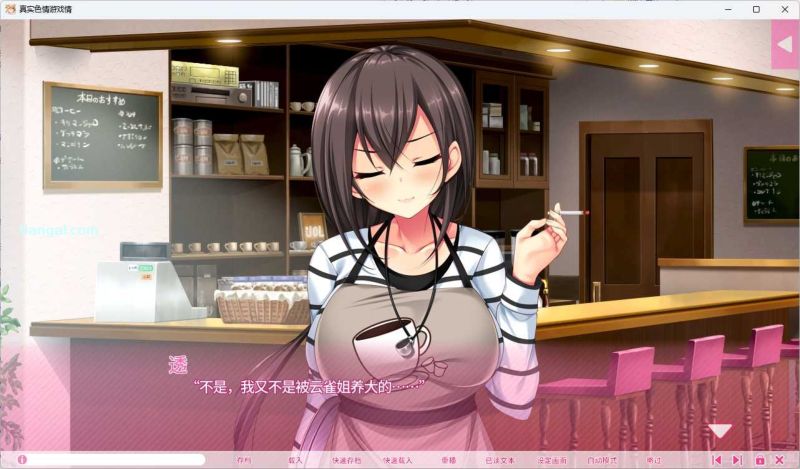Maximize the game window

click(x=756, y=9)
